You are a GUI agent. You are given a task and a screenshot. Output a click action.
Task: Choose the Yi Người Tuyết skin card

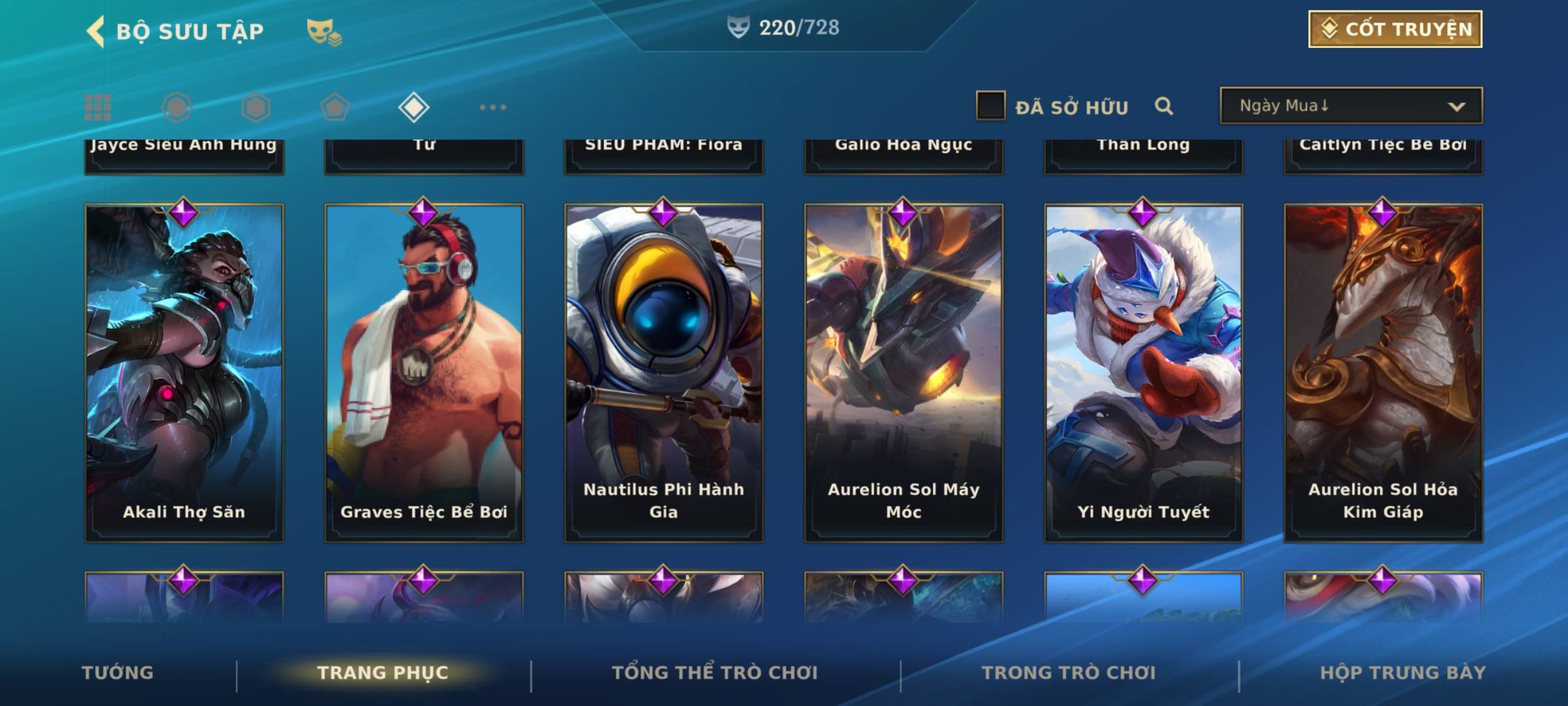(x=1143, y=373)
